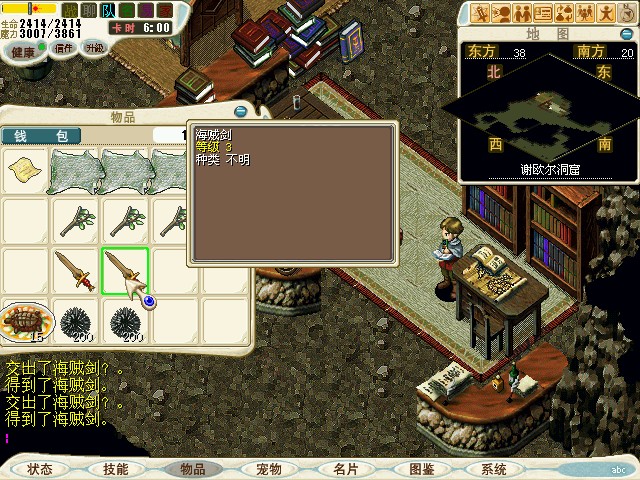
Task: Open the 名片 name card panel
Action: [x=345, y=469]
